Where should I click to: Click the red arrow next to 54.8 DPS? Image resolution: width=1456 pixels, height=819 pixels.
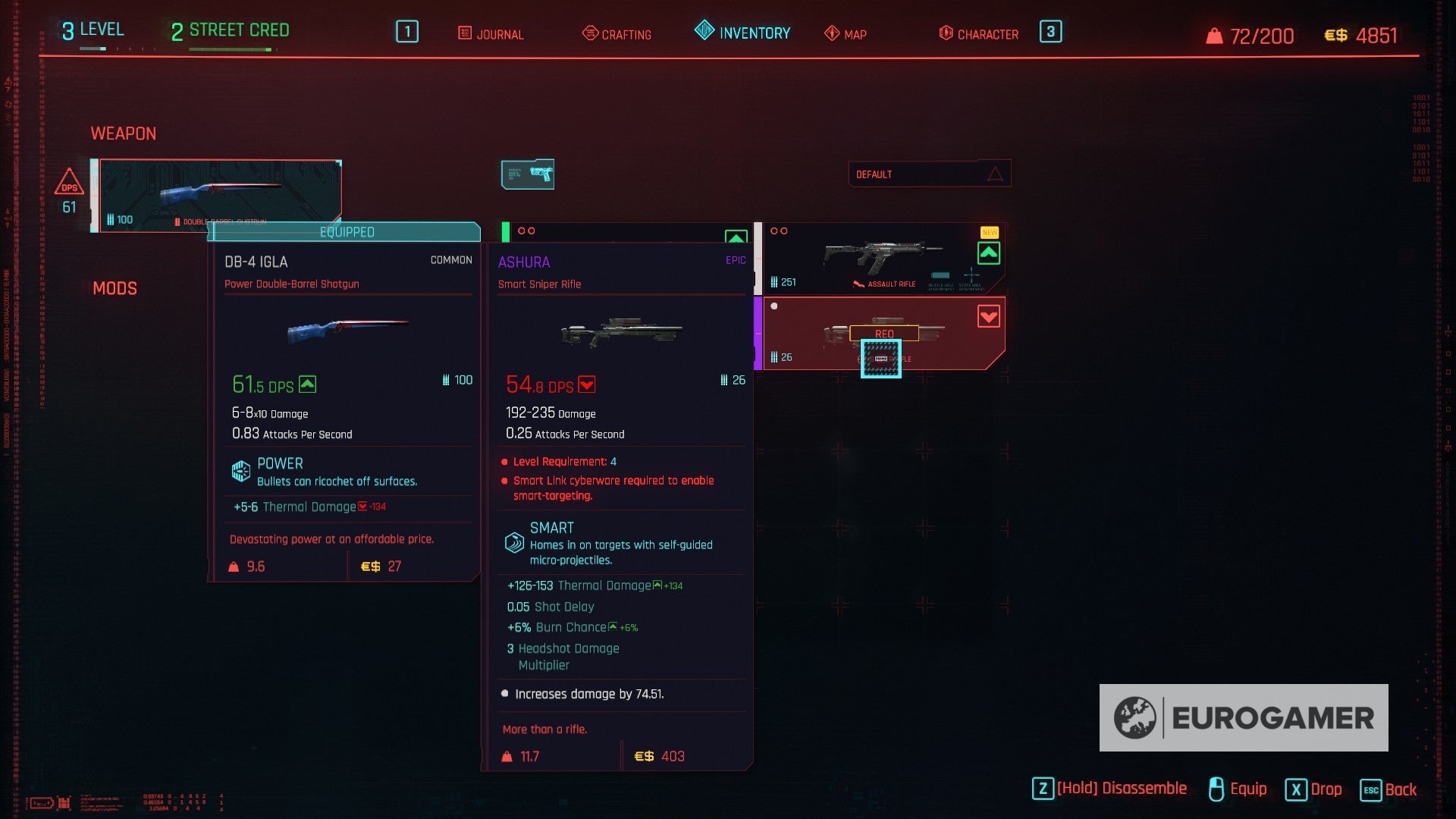pos(585,384)
